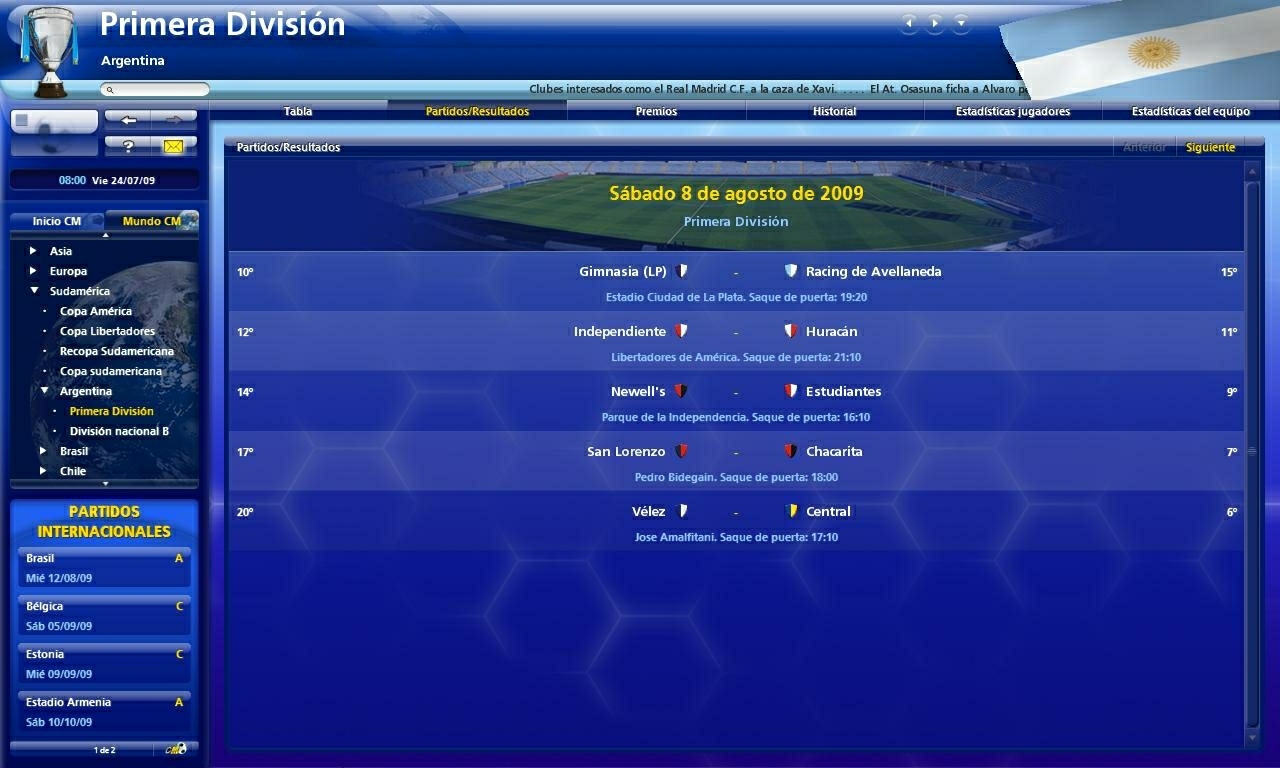Open the Bélgica international match entry
The width and height of the screenshot is (1280, 768).
104,614
